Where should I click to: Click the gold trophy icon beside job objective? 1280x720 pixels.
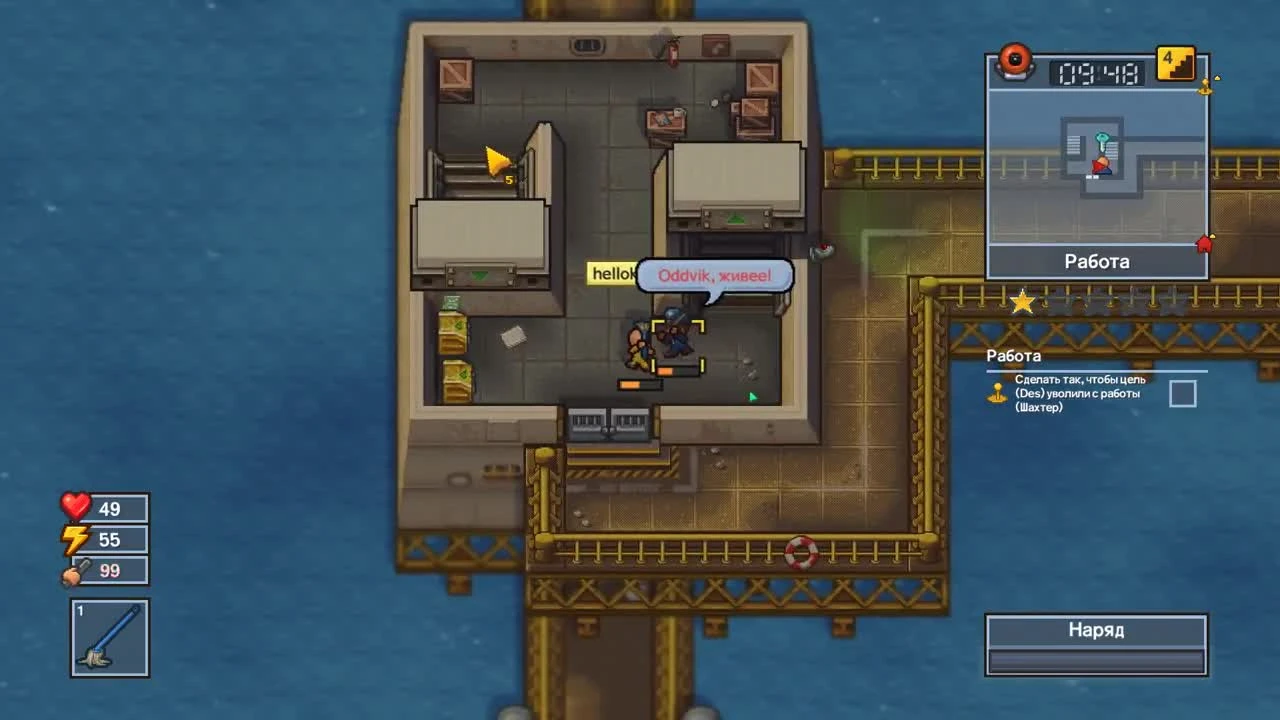998,393
